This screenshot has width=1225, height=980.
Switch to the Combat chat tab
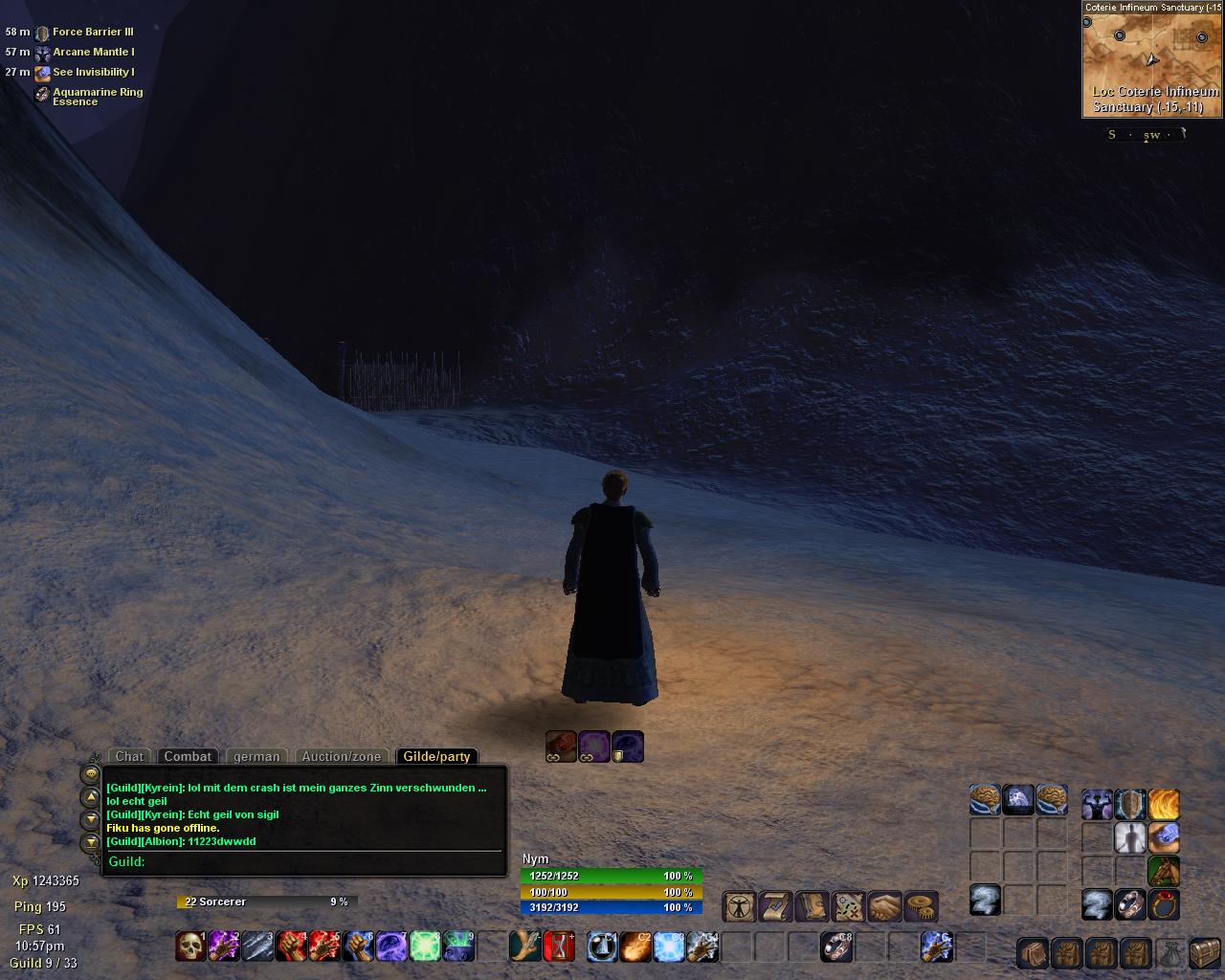[x=188, y=756]
